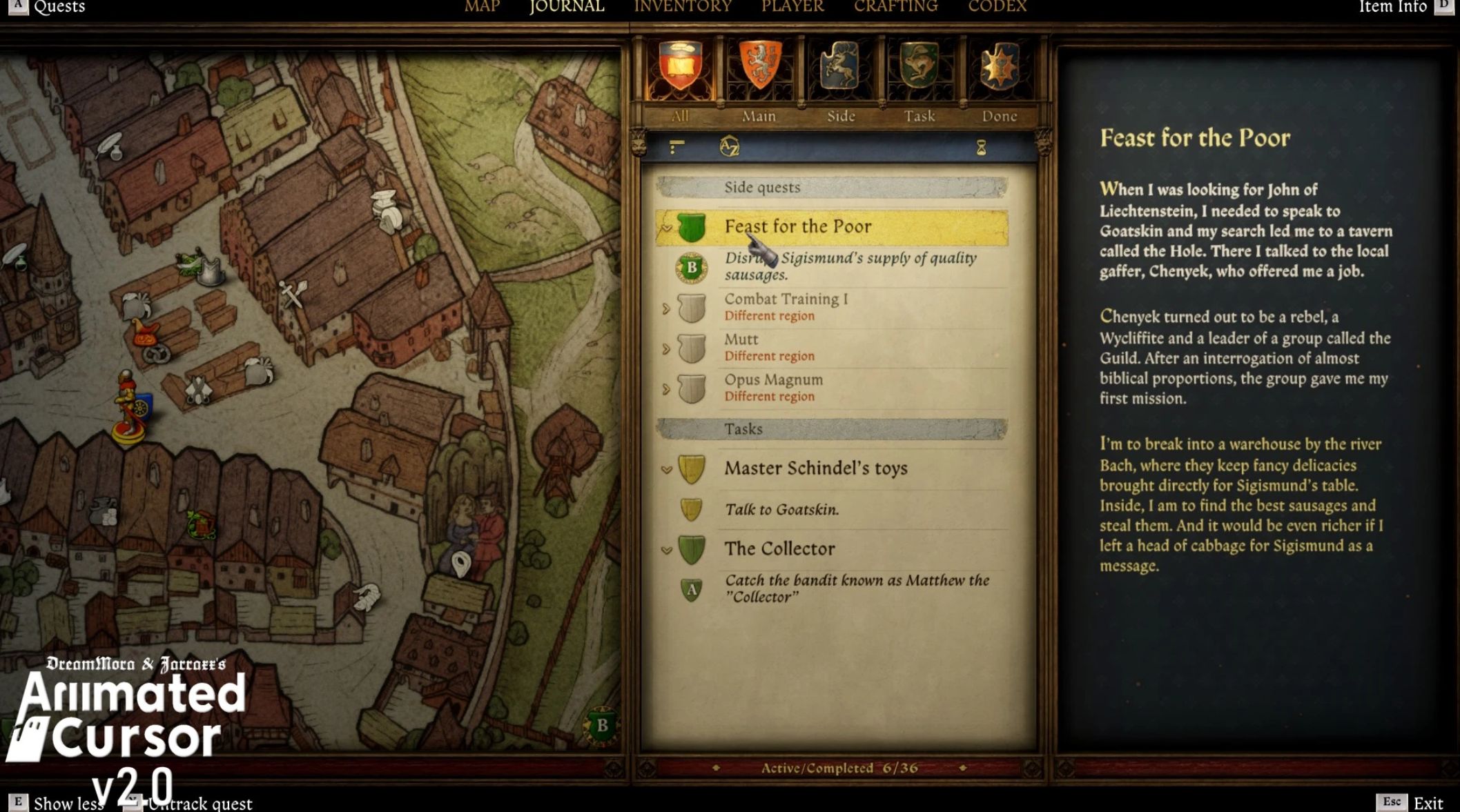Show All quests filter
This screenshot has height=812, width=1460.
coord(680,76)
